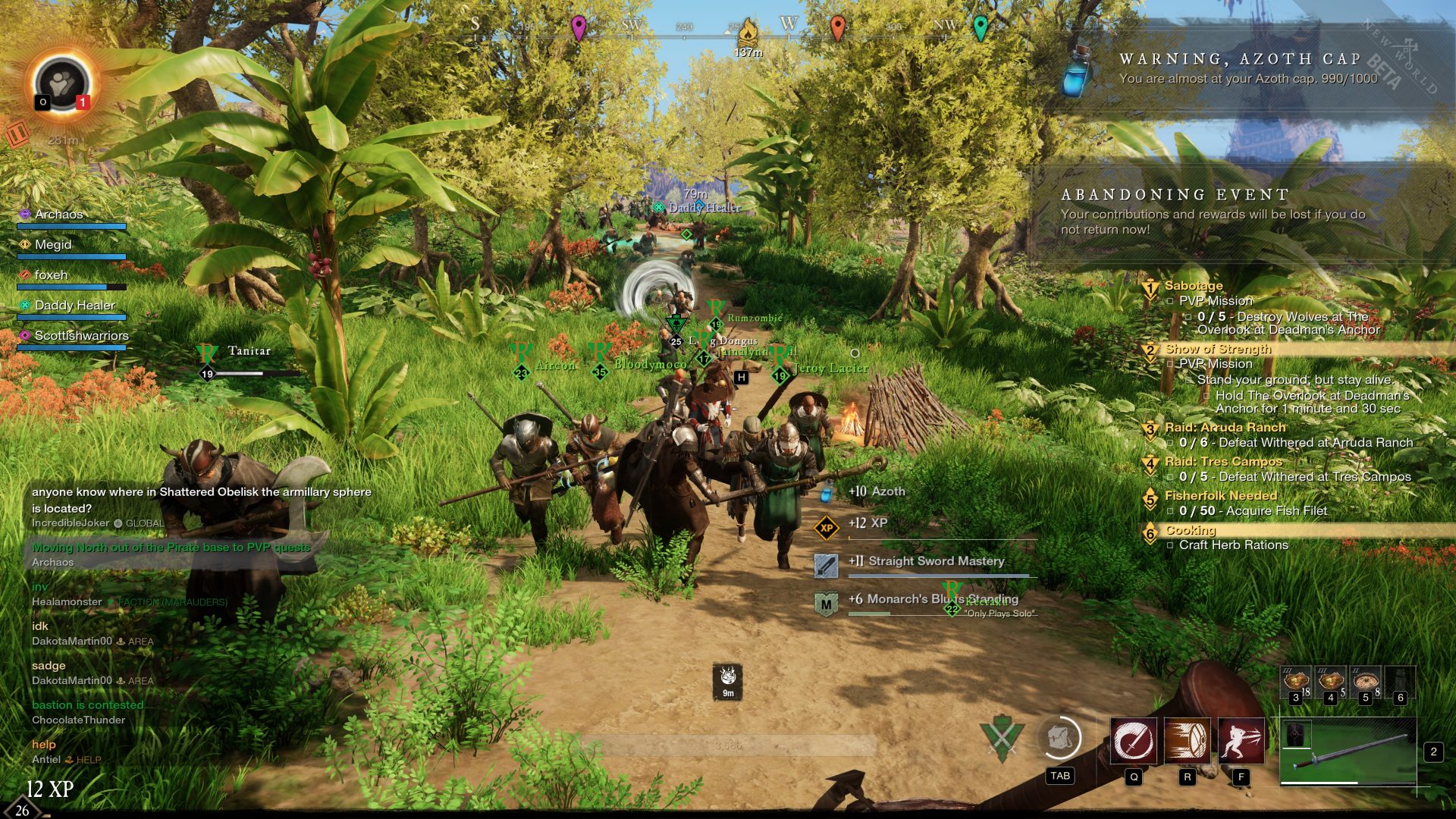Select party member Megid
This screenshot has width=1456, height=819.
pyautogui.click(x=53, y=245)
